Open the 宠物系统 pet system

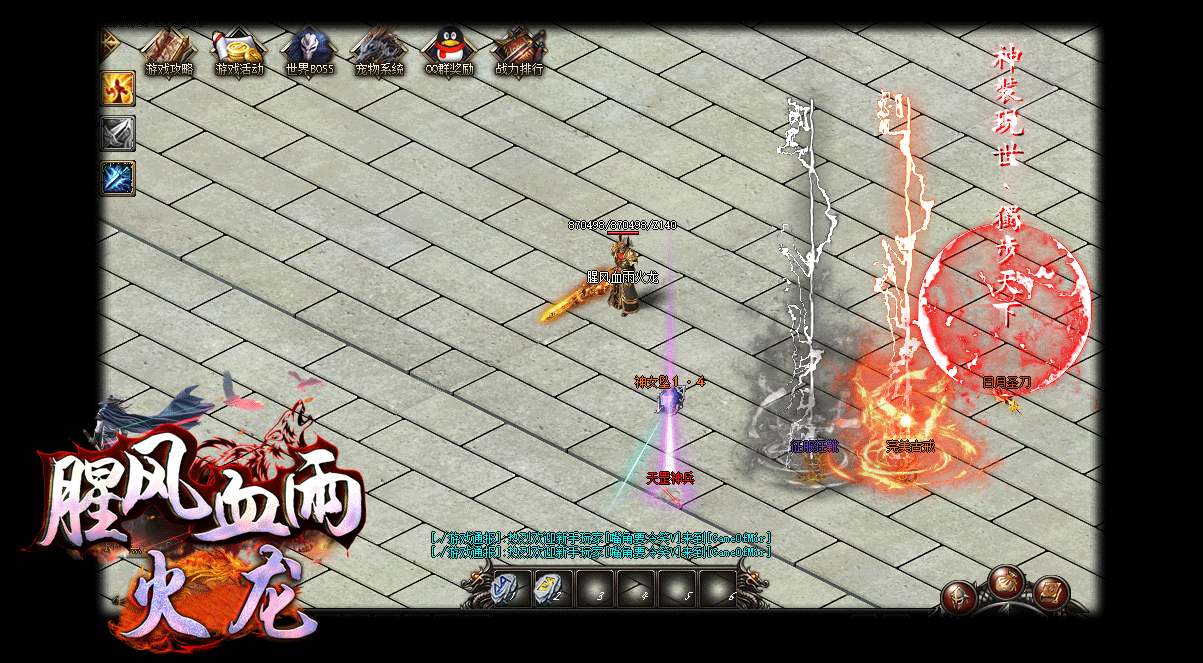[379, 52]
